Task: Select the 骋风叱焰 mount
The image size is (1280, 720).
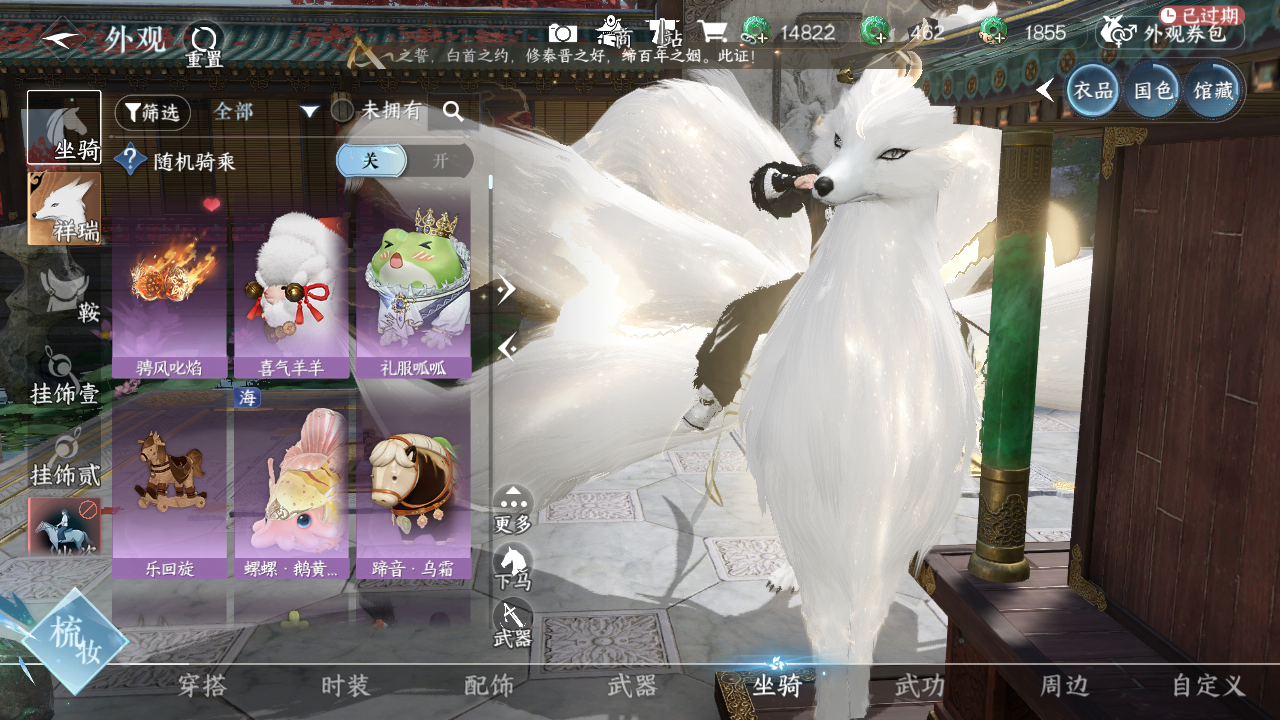Action: (x=169, y=290)
